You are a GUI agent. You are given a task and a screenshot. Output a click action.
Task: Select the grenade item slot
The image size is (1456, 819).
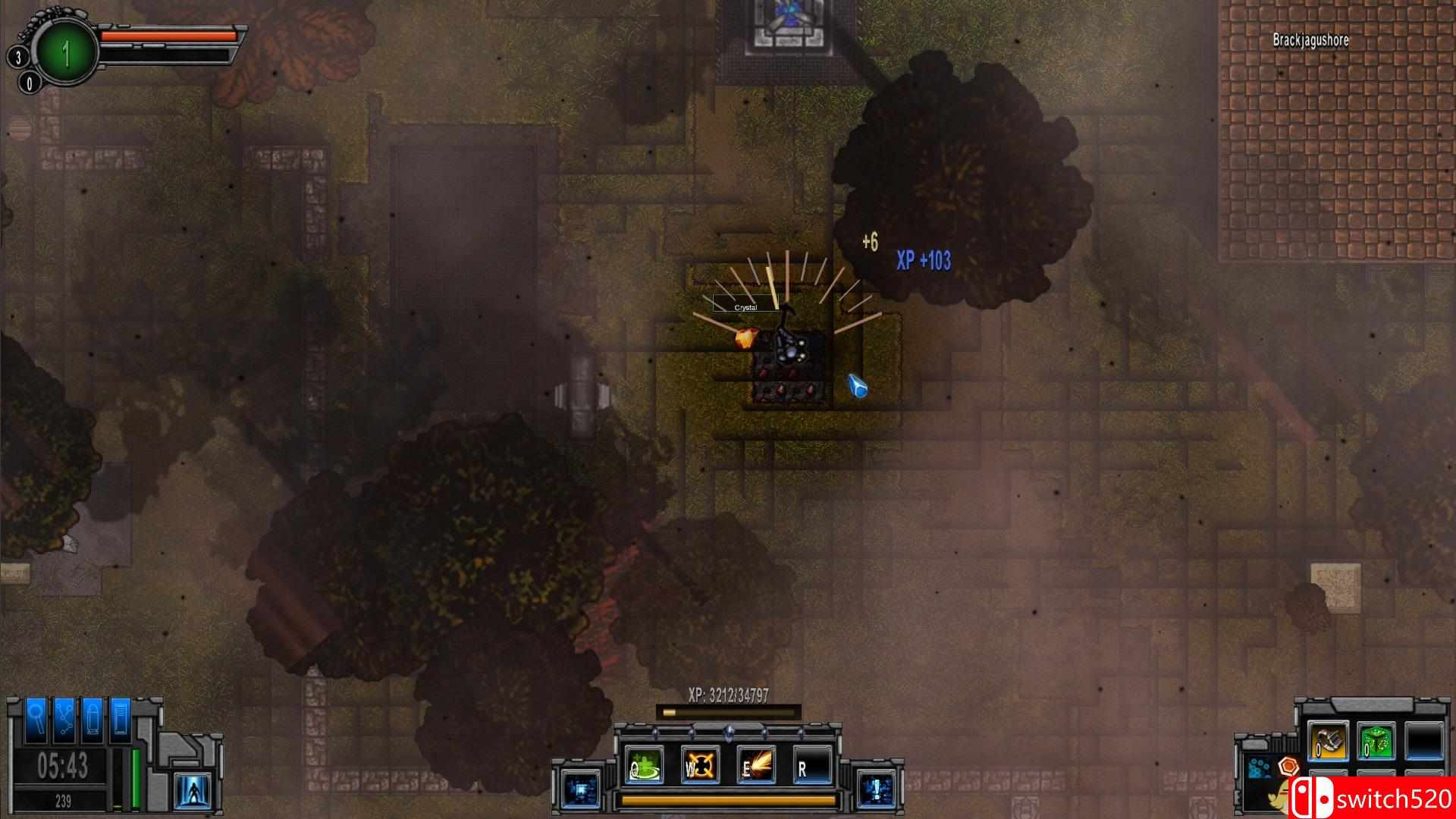point(1329,742)
